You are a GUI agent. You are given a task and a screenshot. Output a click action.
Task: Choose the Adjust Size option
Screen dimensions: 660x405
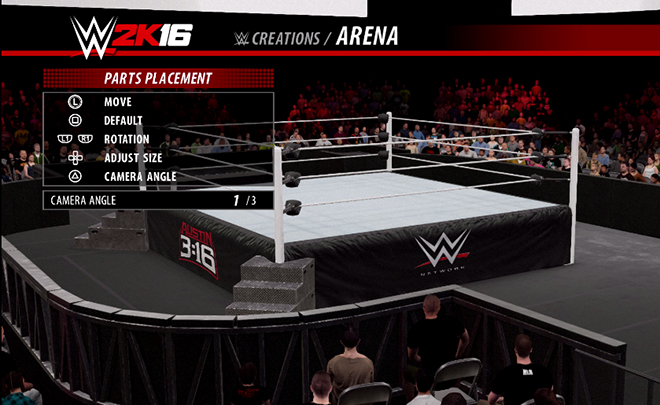pos(133,158)
